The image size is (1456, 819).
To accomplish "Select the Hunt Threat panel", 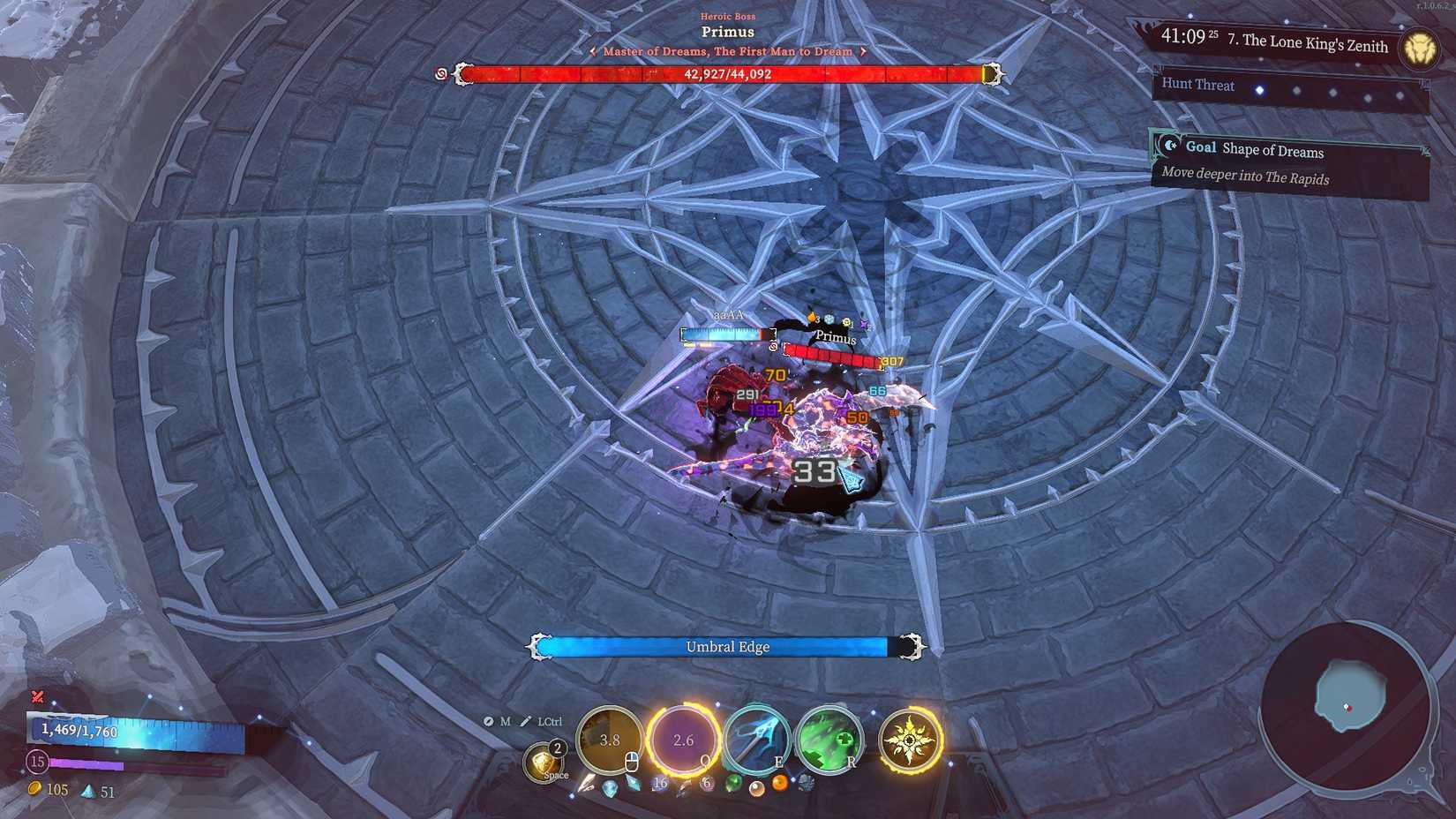I will 1198,85.
